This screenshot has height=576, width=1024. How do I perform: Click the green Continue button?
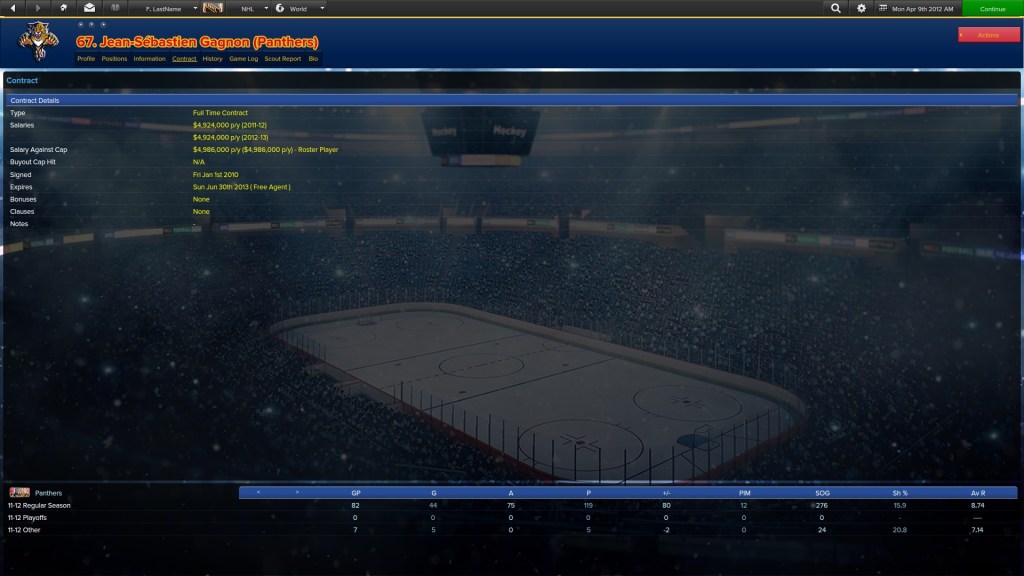tap(992, 8)
